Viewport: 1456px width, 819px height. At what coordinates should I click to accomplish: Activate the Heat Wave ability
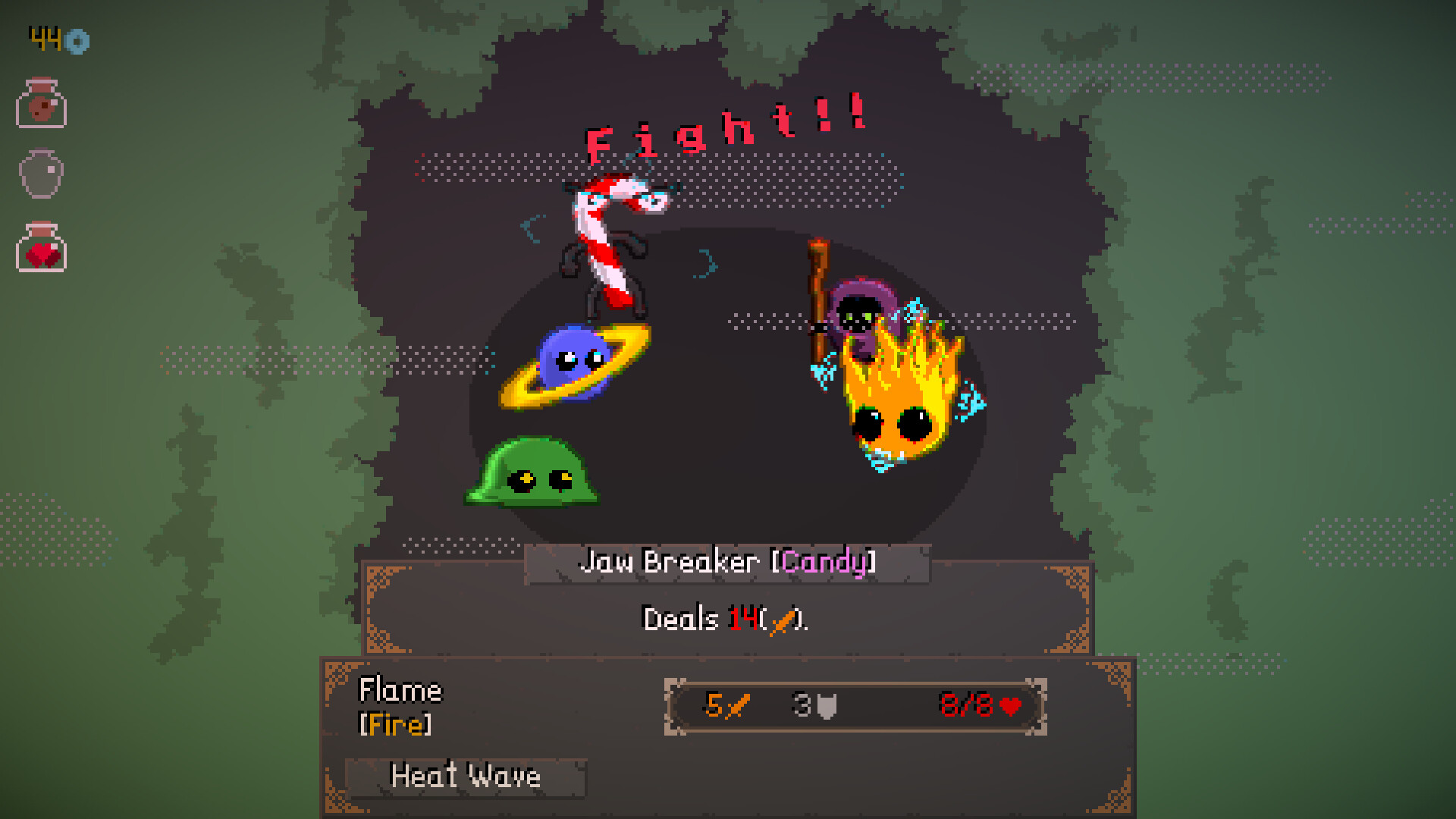pyautogui.click(x=465, y=776)
